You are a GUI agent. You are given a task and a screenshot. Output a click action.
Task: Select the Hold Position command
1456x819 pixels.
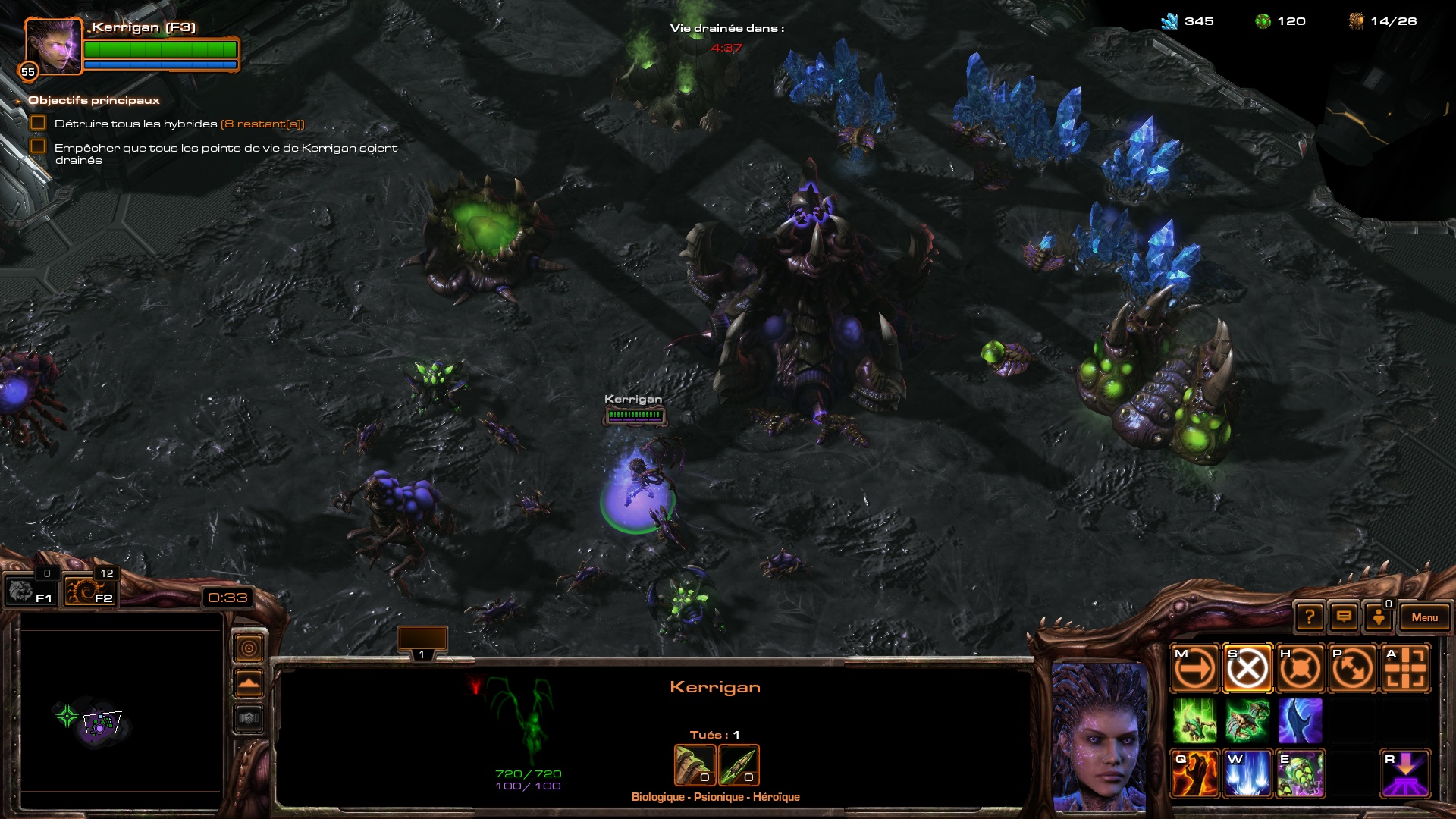(x=1300, y=669)
